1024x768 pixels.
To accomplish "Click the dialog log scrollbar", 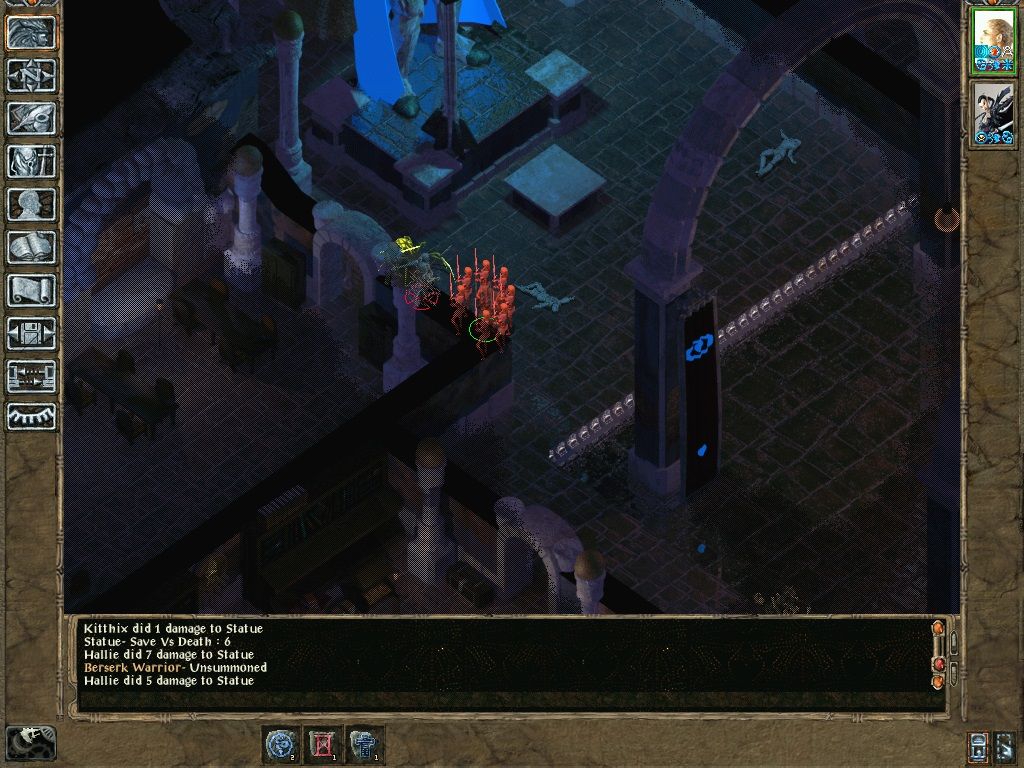I will (938, 654).
